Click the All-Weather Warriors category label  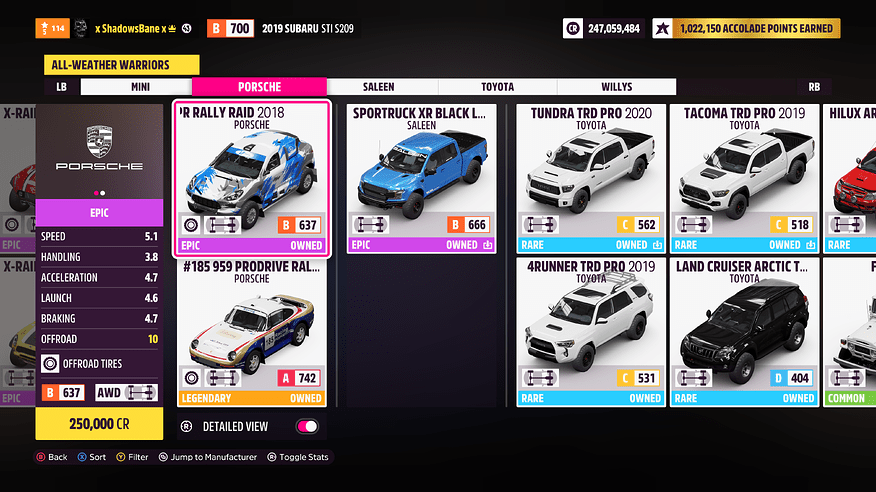pos(118,65)
